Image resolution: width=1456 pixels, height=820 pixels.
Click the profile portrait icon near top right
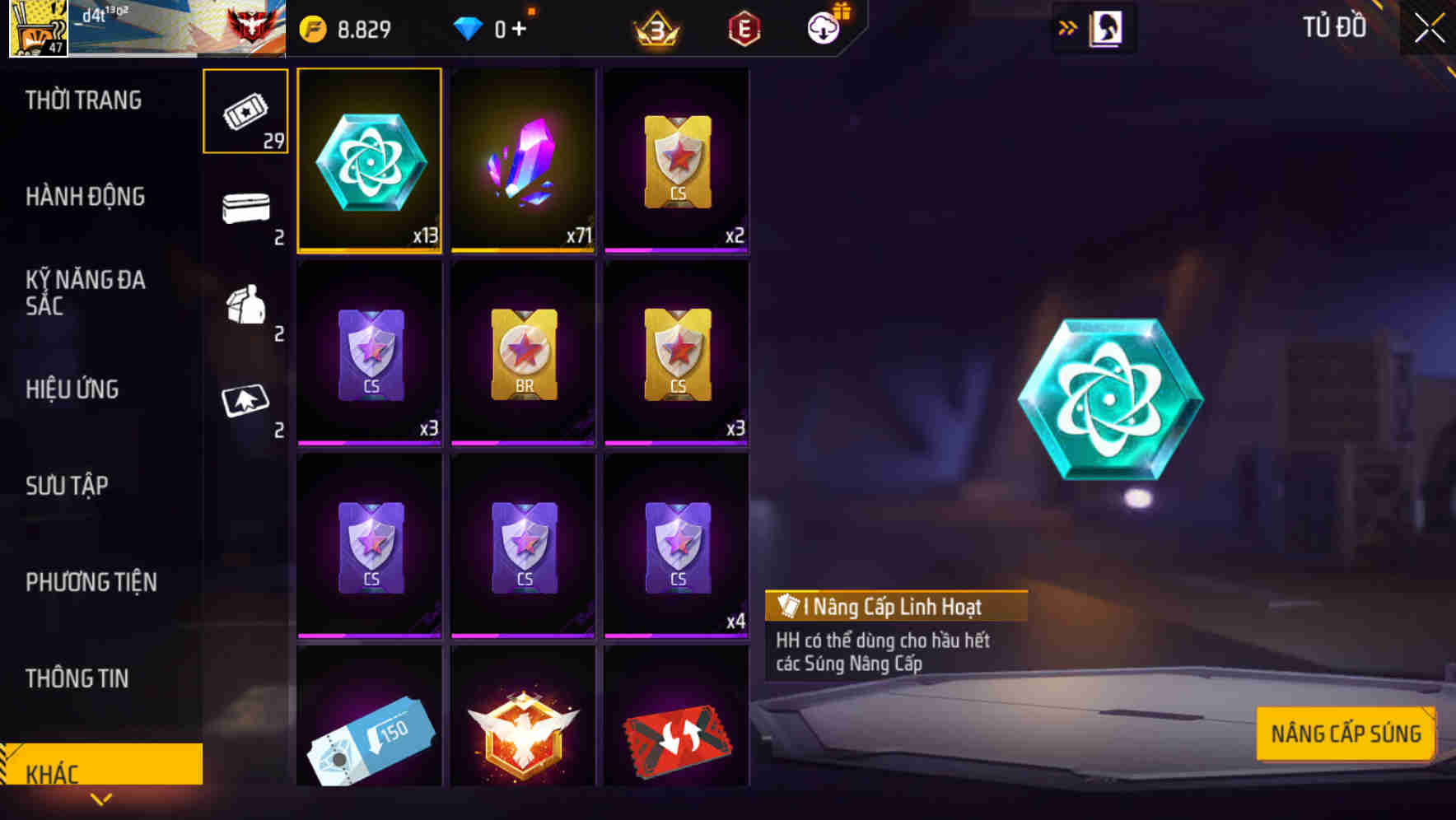pos(1107,27)
